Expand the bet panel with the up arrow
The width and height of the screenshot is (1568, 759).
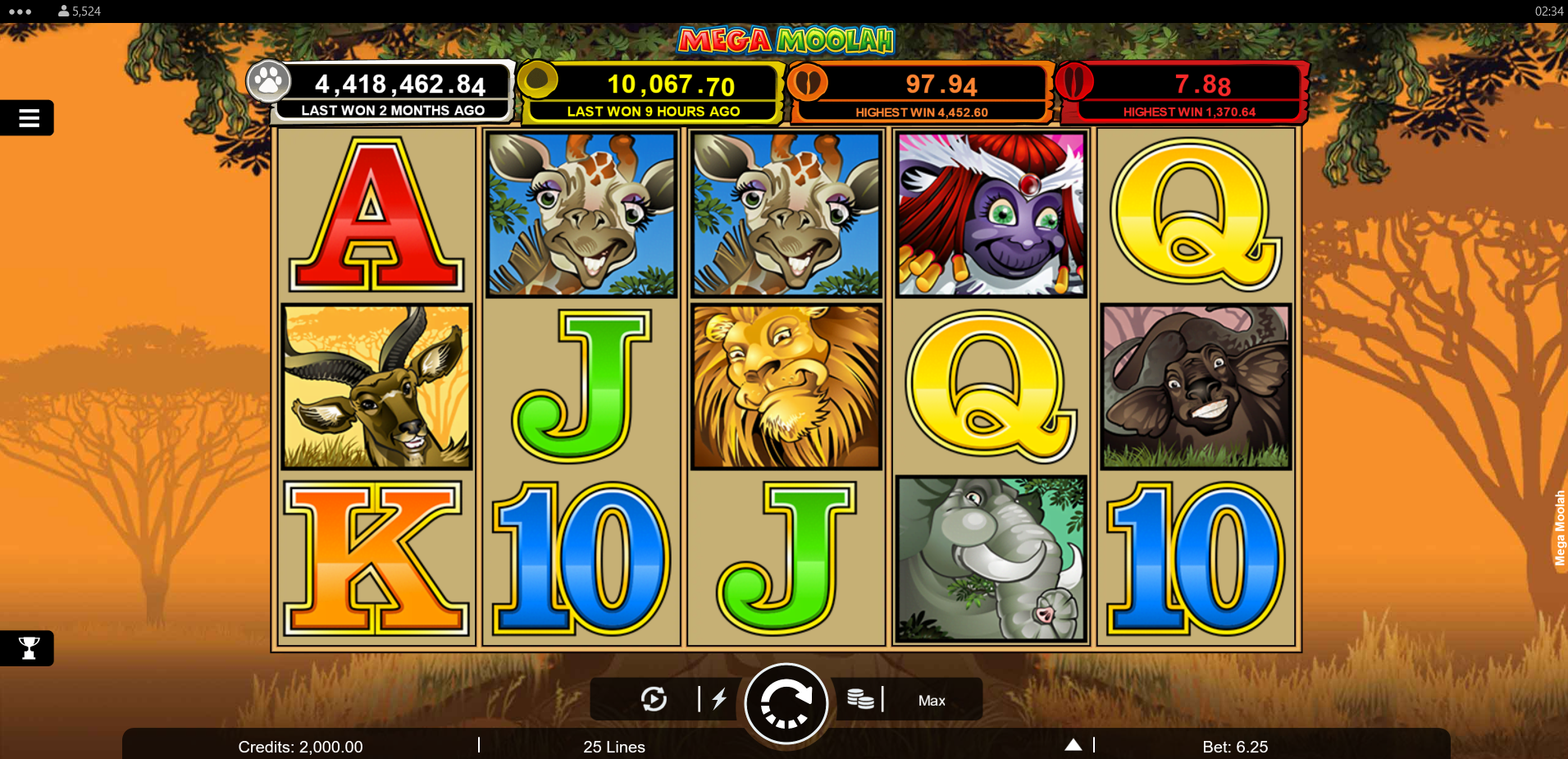pyautogui.click(x=1073, y=743)
